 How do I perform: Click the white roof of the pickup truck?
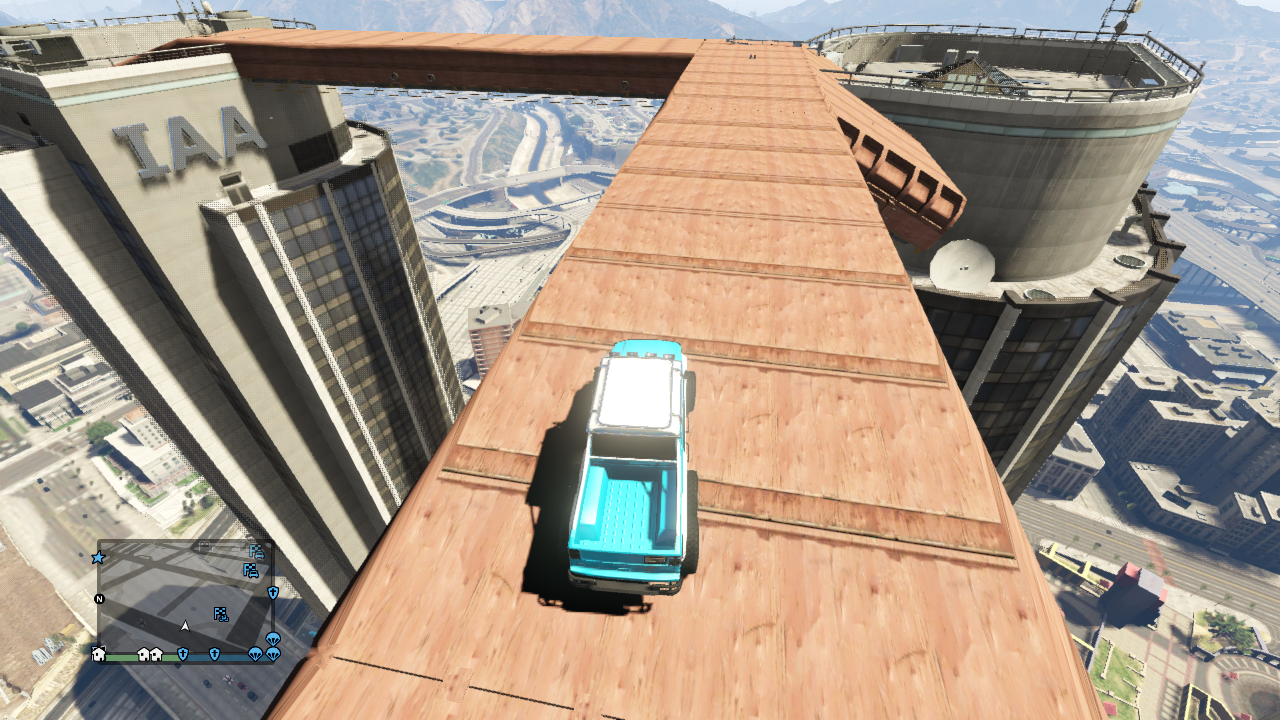(x=635, y=390)
